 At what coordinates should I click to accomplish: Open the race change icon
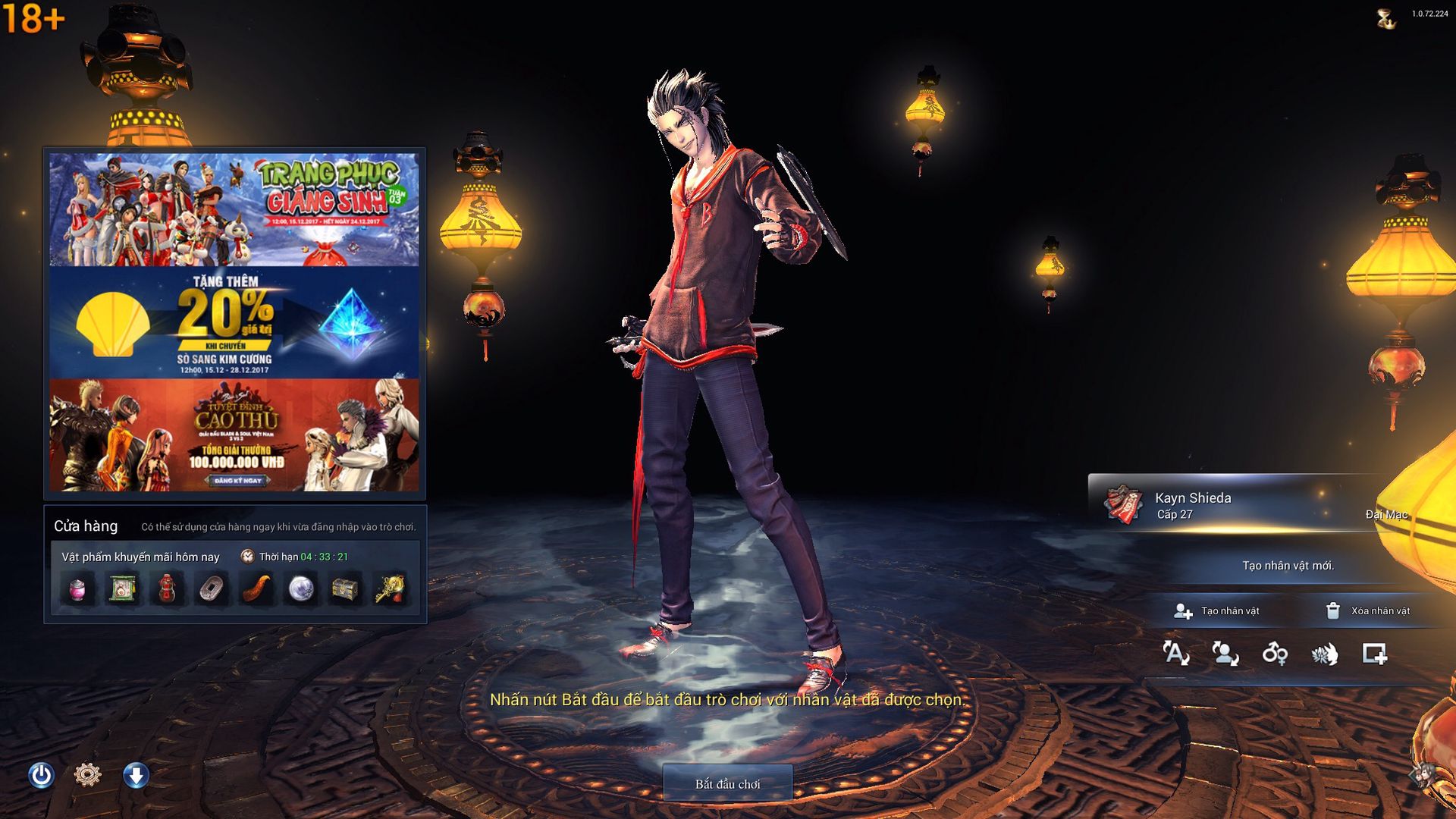click(x=1325, y=654)
